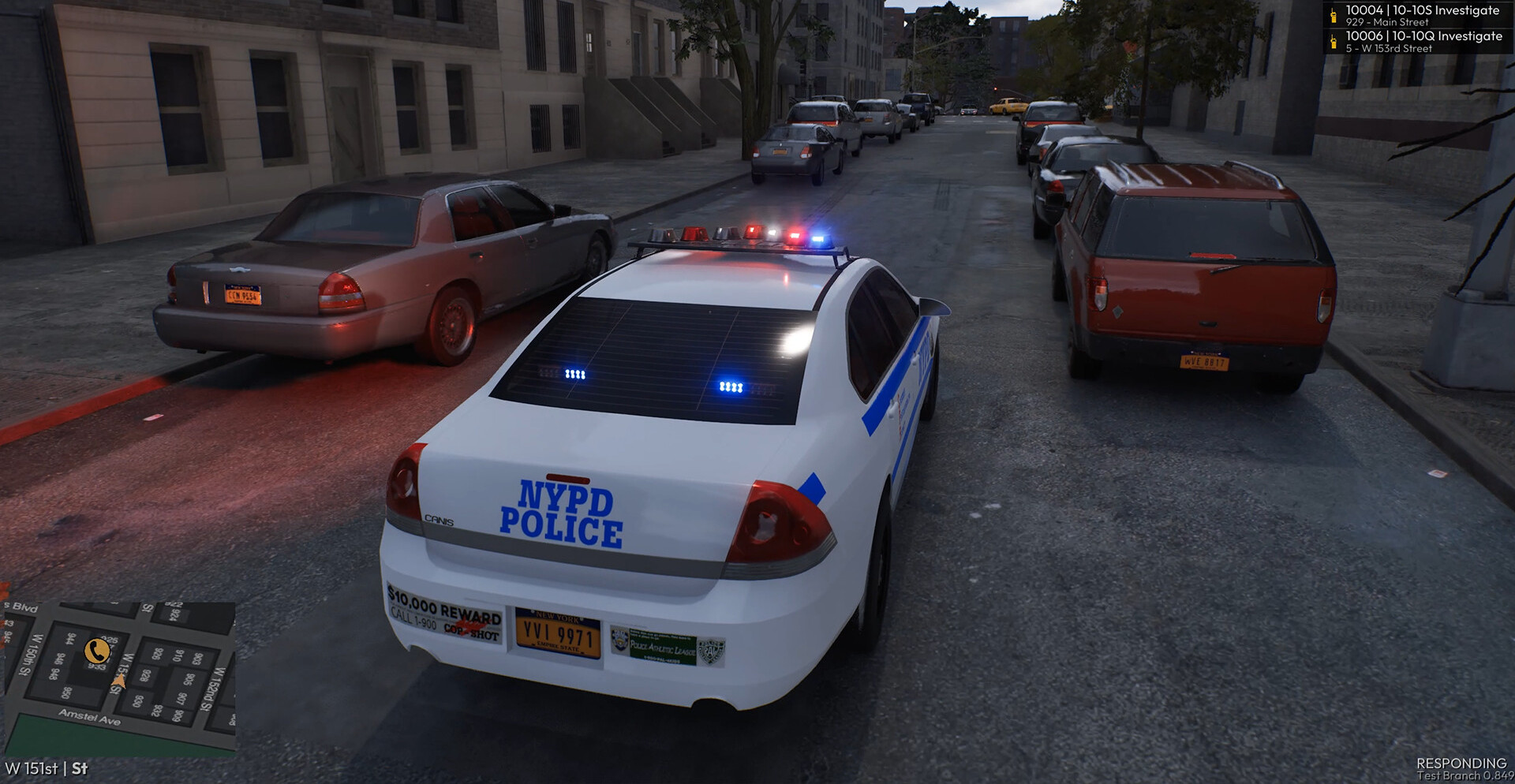1515x784 pixels.
Task: Click the phone call marker on the minimap
Action: tap(97, 651)
